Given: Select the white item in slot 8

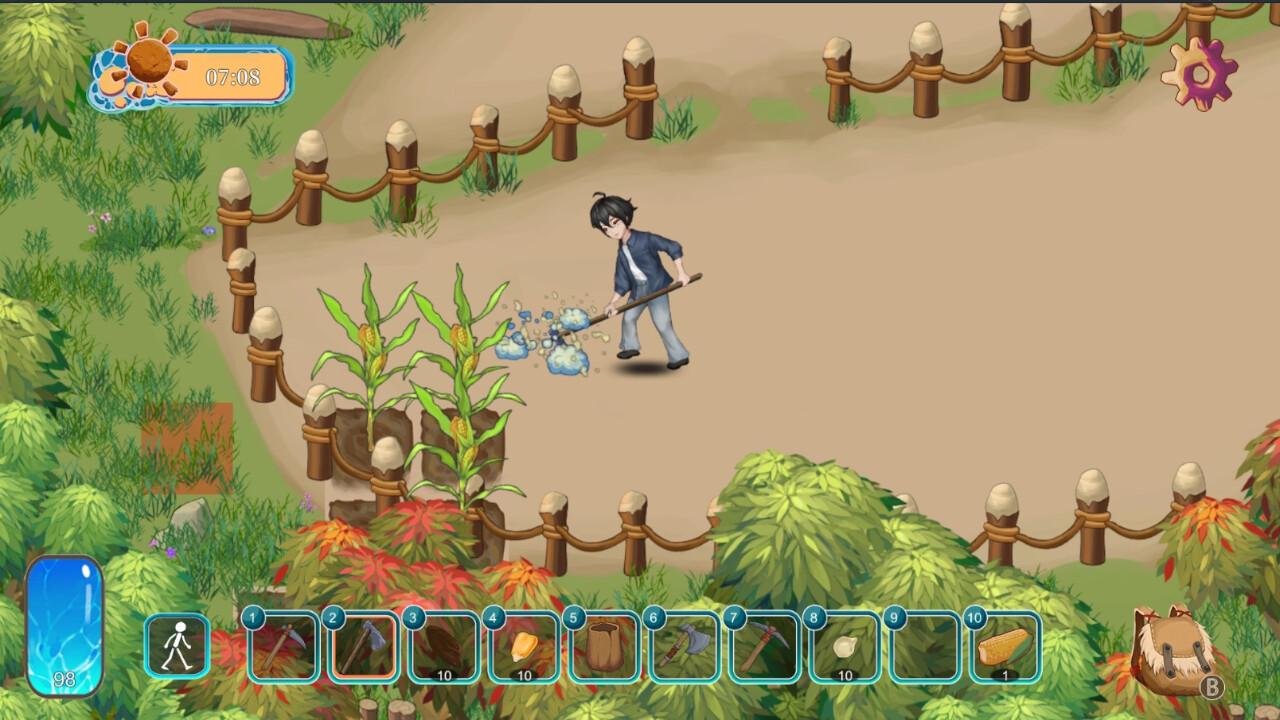Looking at the screenshot, I should pos(845,647).
